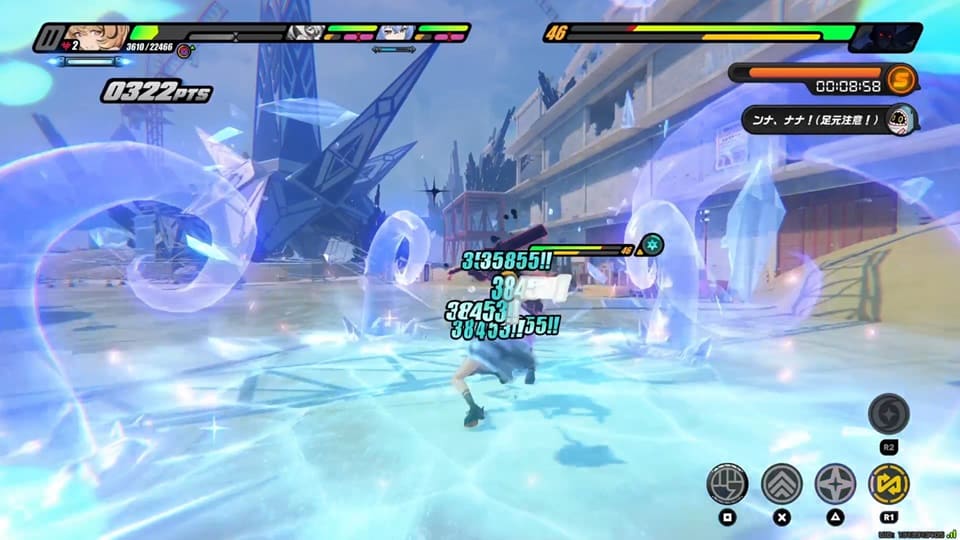
Task: Use the fist basic attack button
Action: coord(727,484)
